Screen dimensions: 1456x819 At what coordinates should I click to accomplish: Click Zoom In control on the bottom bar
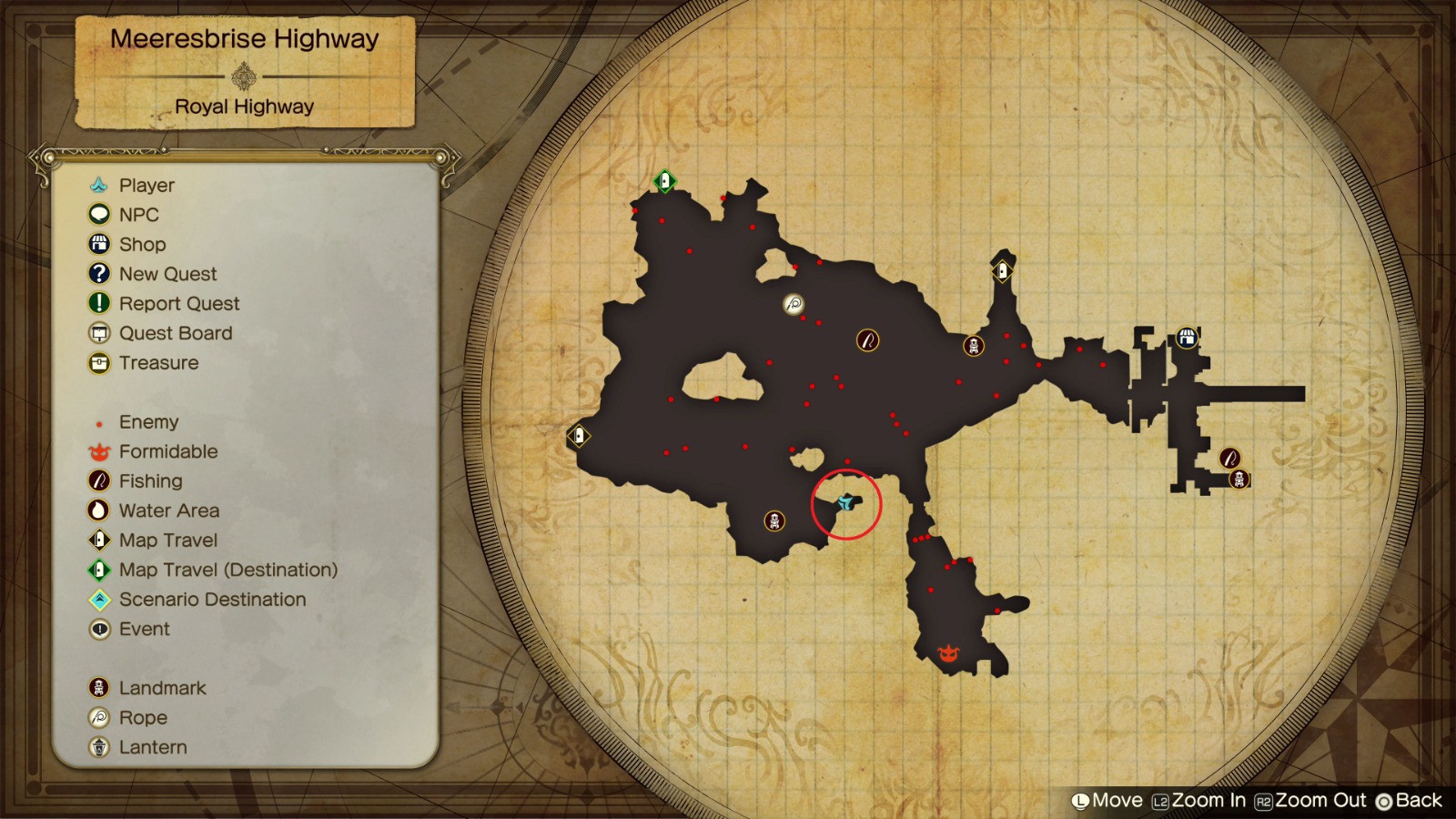[1203, 801]
